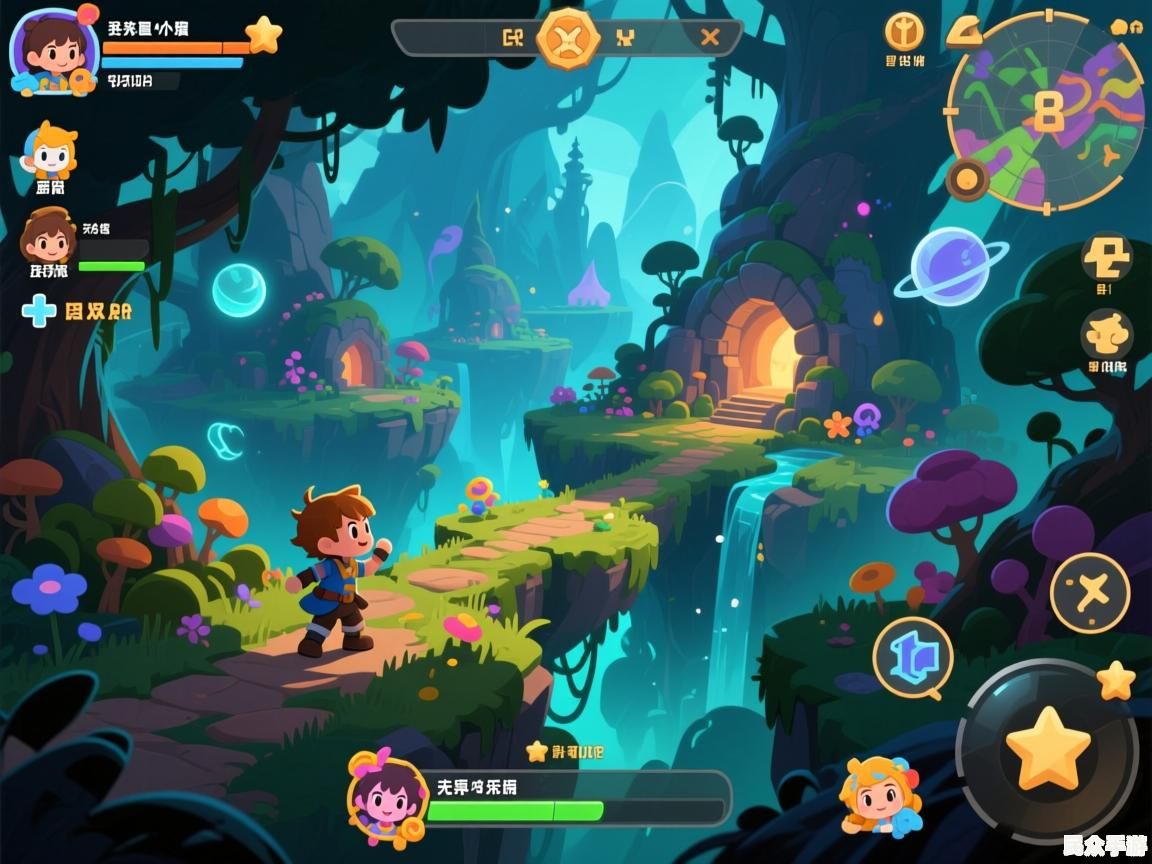Open the round gold icon beside the minimap
This screenshot has width=1152, height=864.
coord(904,32)
